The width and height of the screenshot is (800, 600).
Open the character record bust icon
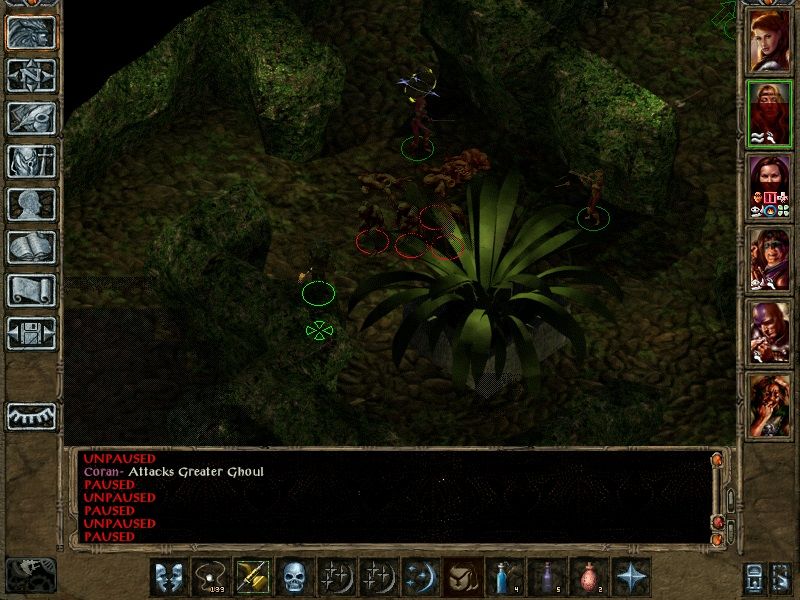(31, 204)
